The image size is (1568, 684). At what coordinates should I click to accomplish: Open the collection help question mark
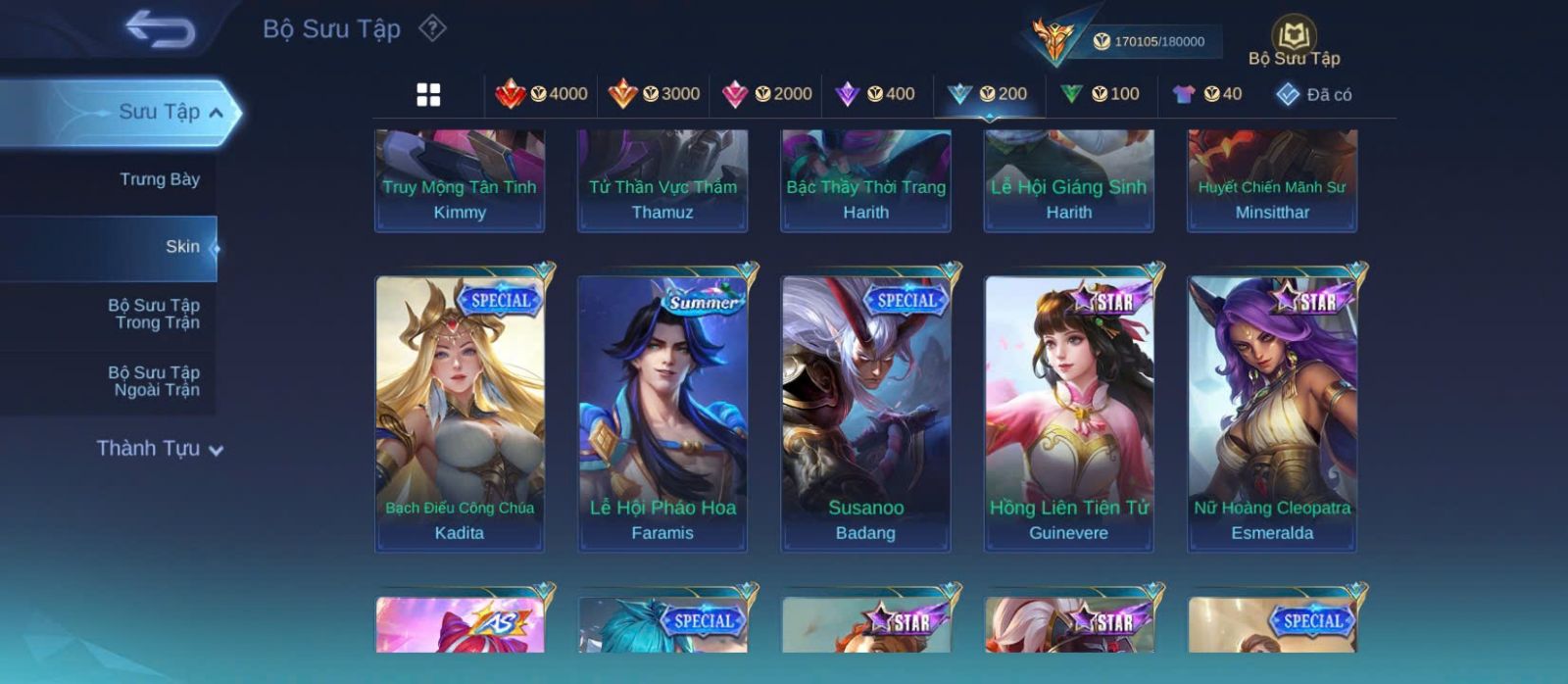click(x=432, y=28)
